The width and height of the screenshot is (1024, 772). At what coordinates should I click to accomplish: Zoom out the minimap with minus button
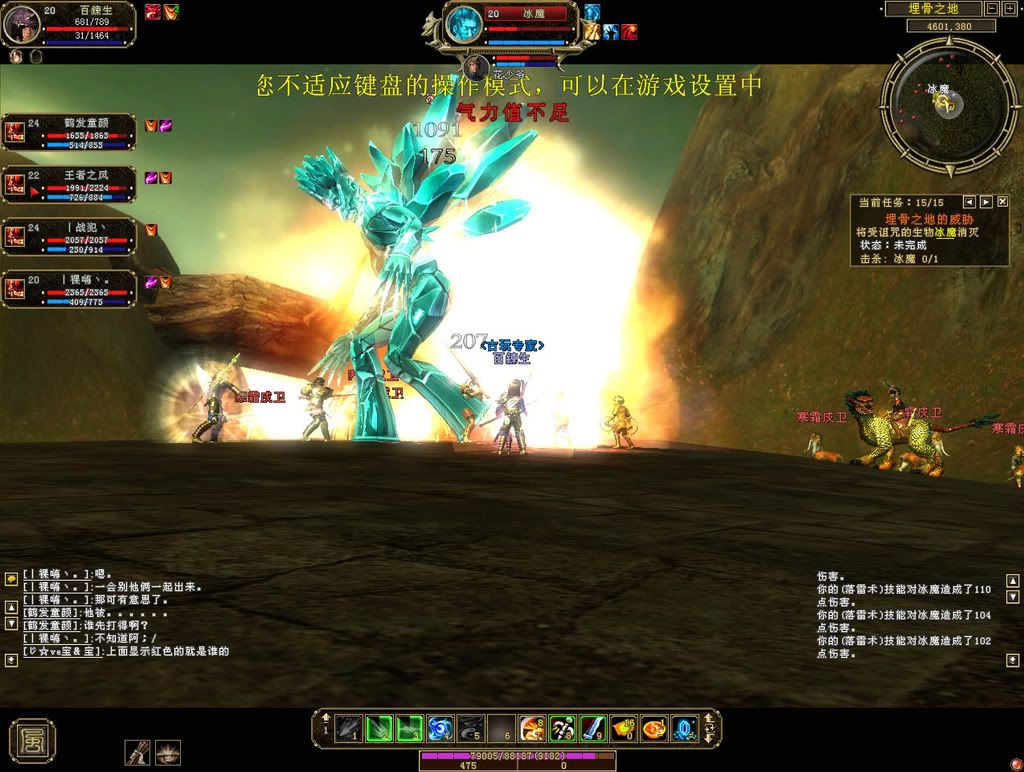(990, 9)
